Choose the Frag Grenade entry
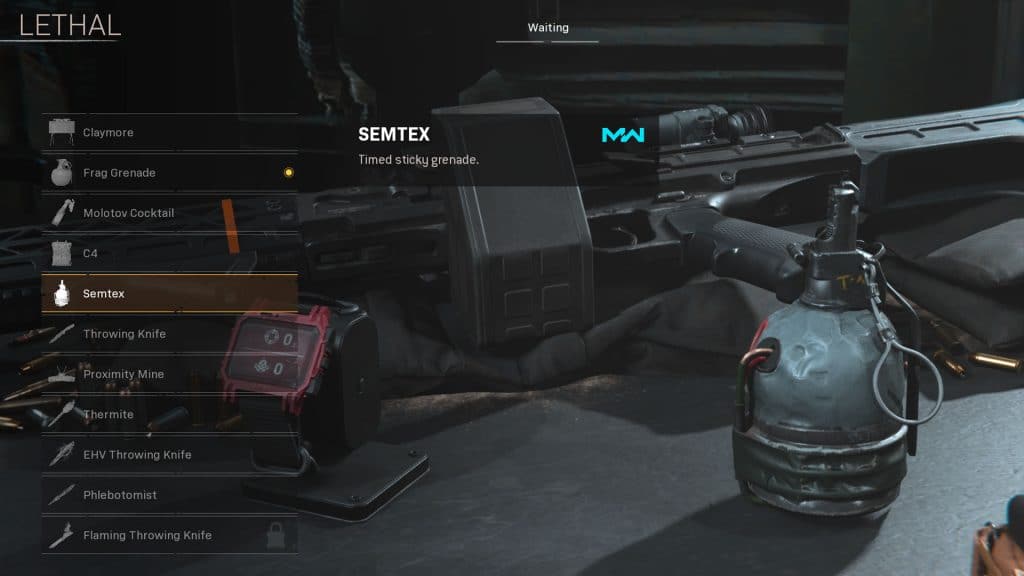Screen dimensions: 1024x576 tap(169, 173)
